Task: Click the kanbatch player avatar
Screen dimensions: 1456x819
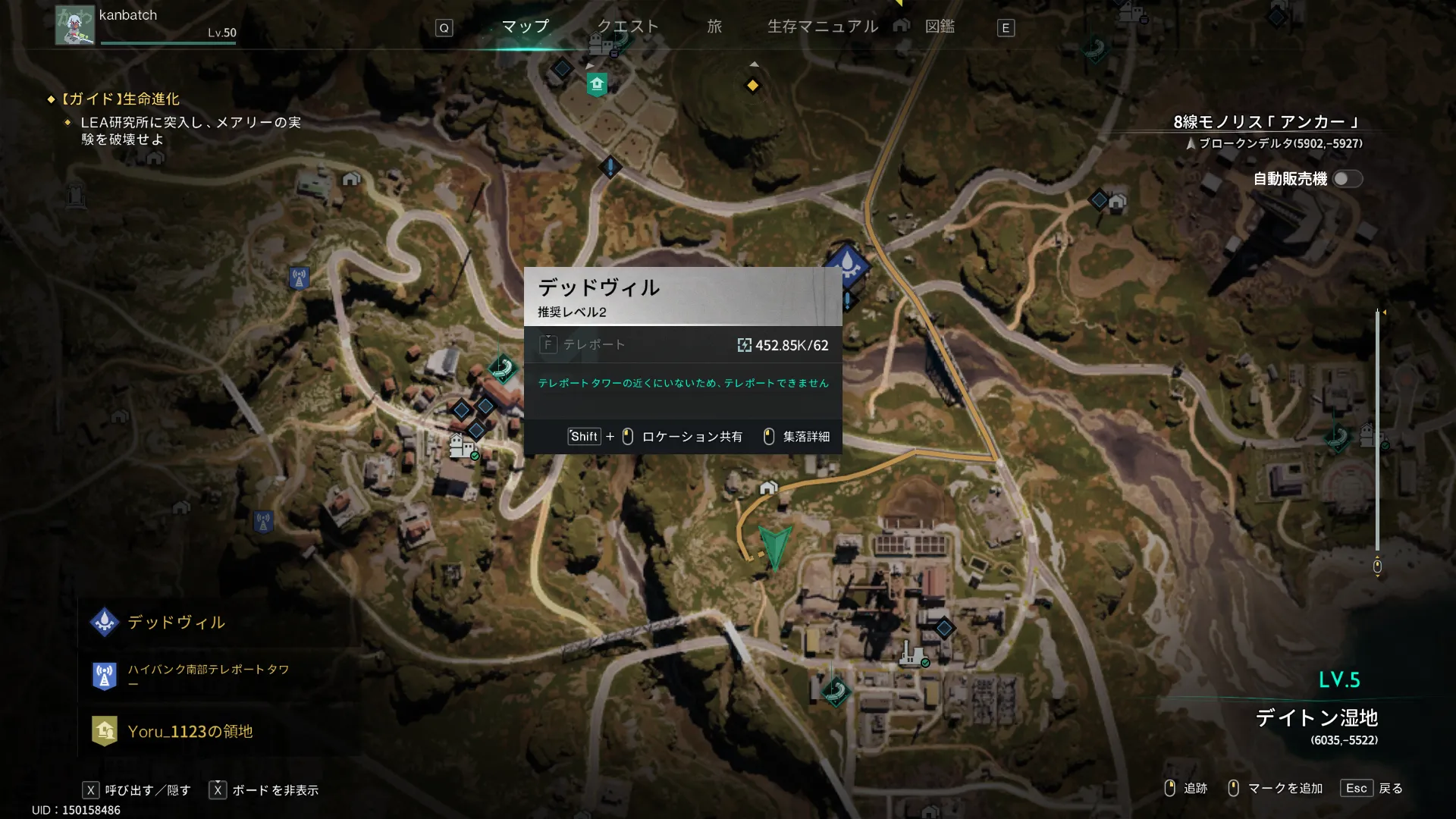Action: click(x=75, y=25)
